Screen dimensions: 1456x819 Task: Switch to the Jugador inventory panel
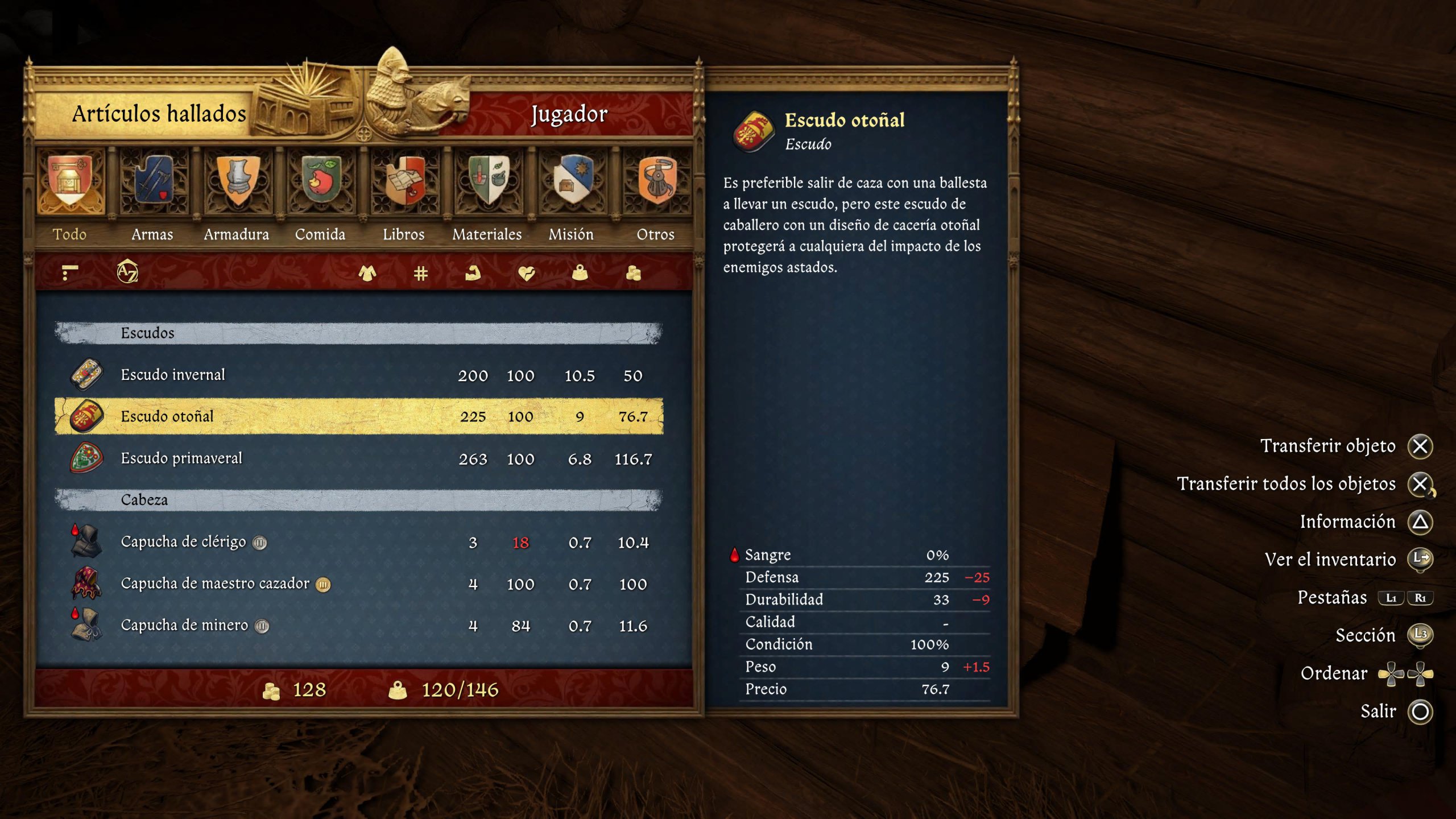tap(569, 114)
